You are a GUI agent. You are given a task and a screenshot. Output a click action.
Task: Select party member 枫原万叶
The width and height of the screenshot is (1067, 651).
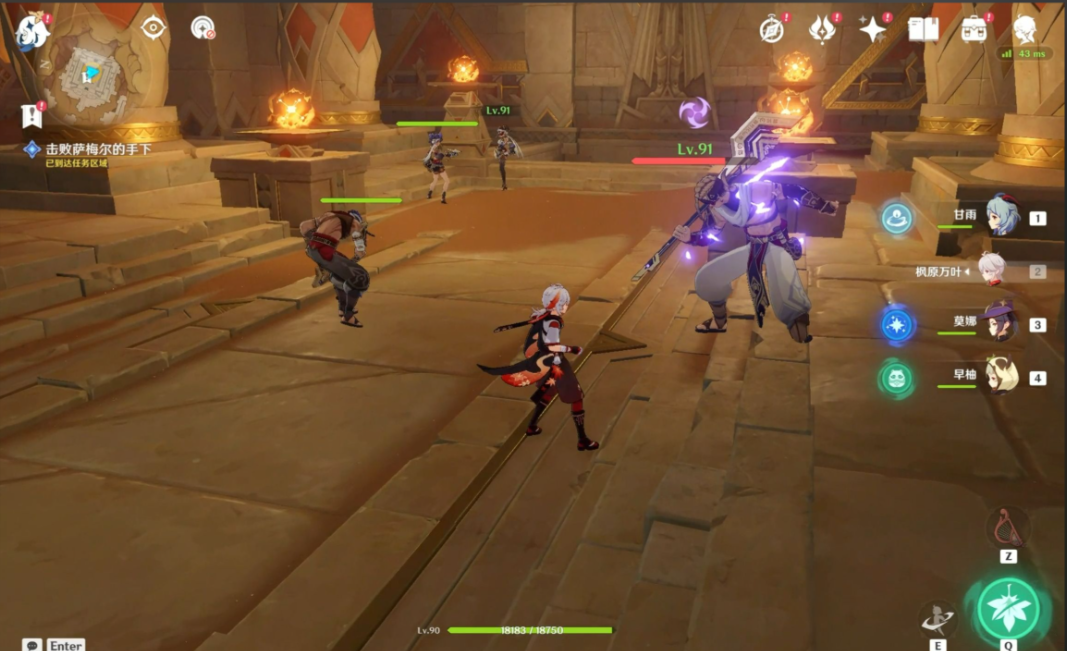(x=991, y=270)
